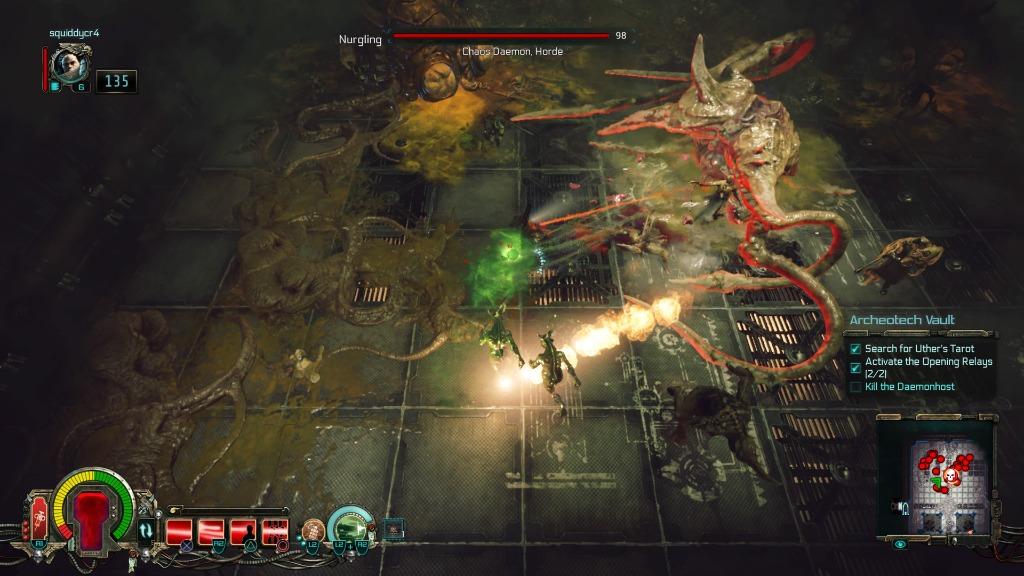Toggle the eye icon below the minimap
The image size is (1024, 576).
pyautogui.click(x=899, y=544)
